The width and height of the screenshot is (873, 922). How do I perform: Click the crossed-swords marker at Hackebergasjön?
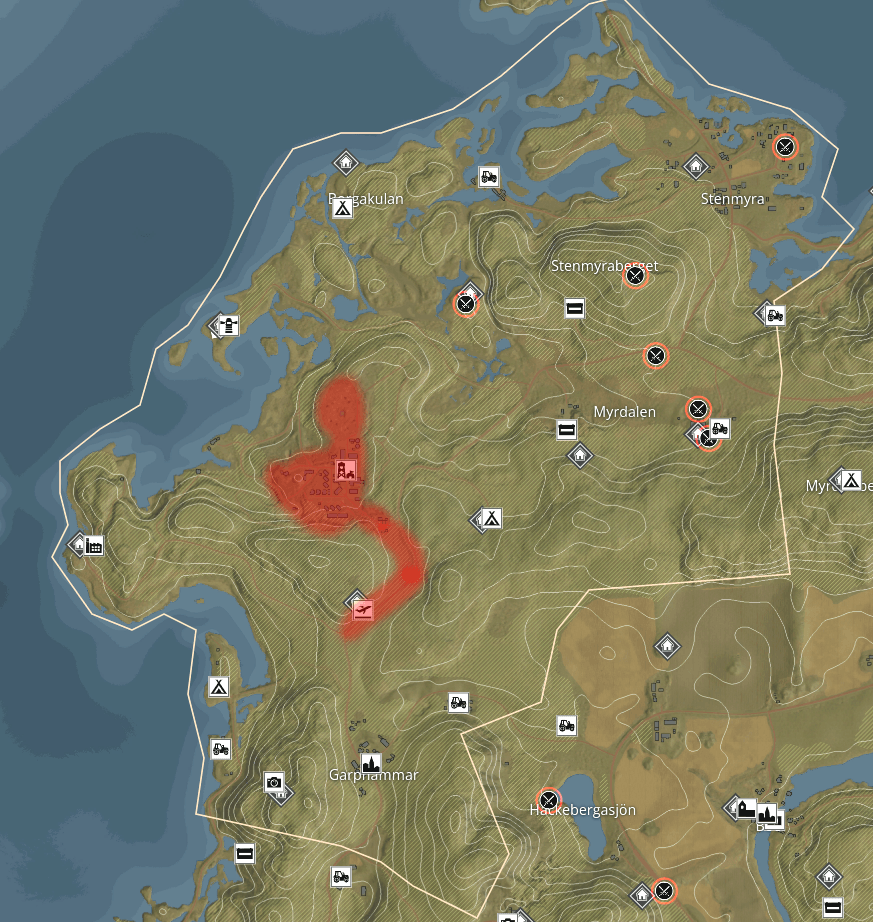[548, 800]
